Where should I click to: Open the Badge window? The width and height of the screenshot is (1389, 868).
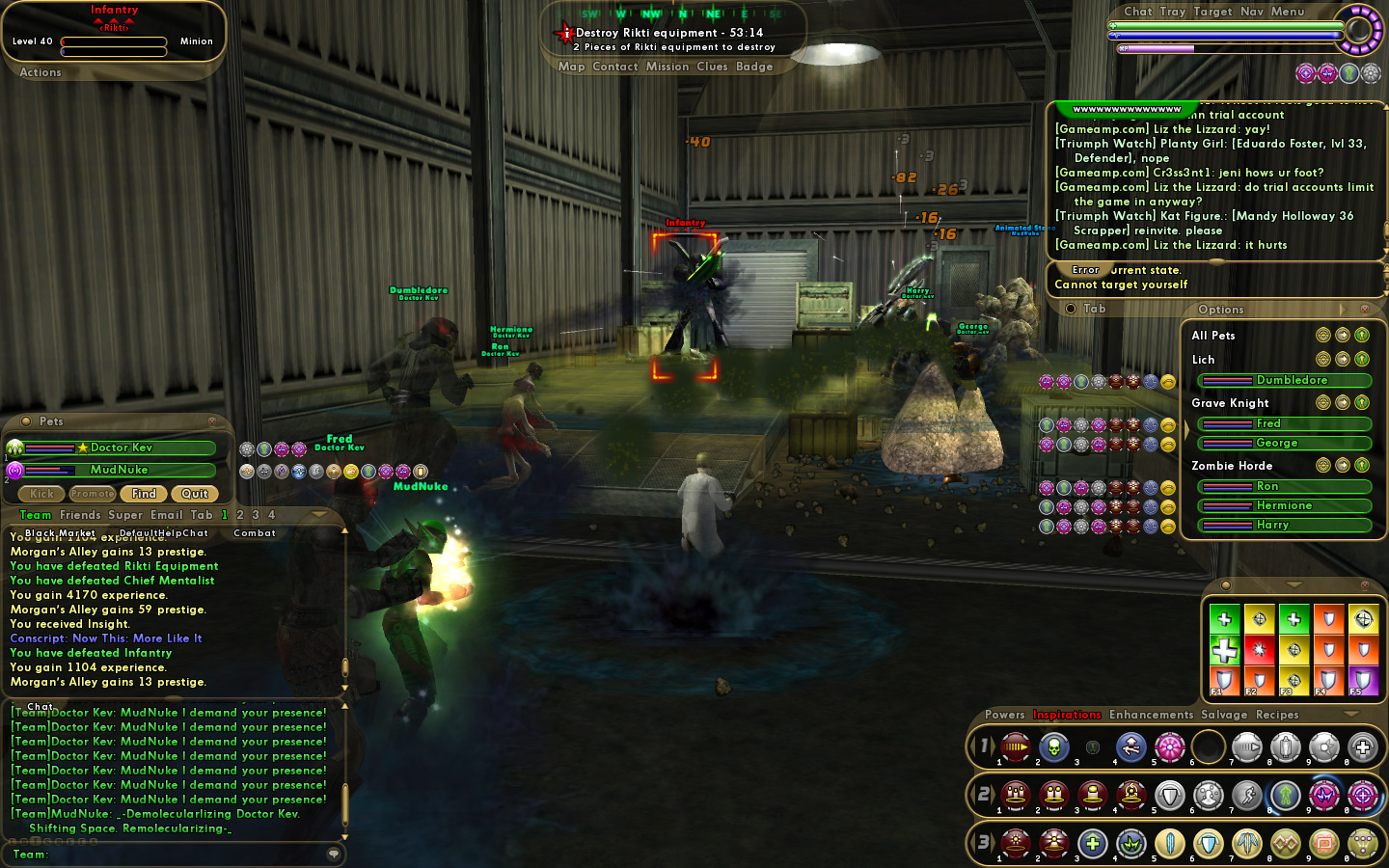click(754, 67)
